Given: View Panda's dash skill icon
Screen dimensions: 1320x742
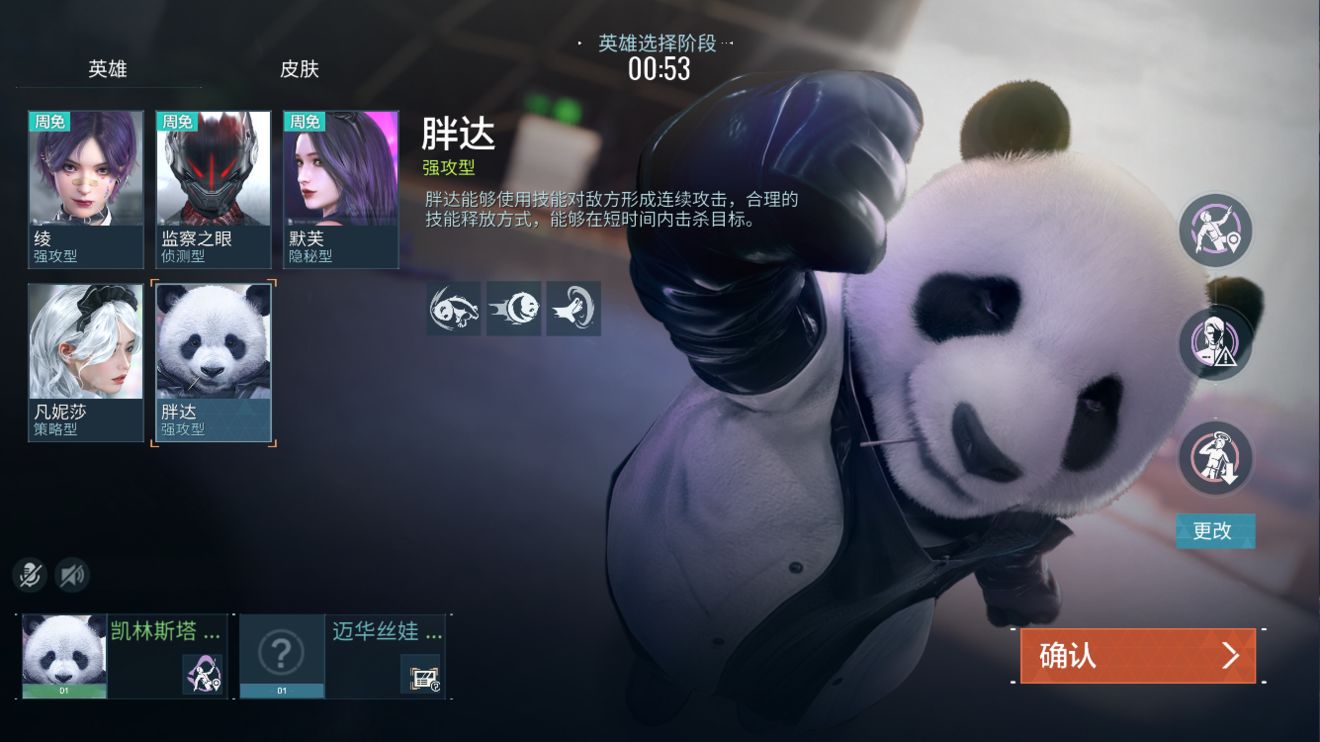Looking at the screenshot, I should tap(513, 309).
